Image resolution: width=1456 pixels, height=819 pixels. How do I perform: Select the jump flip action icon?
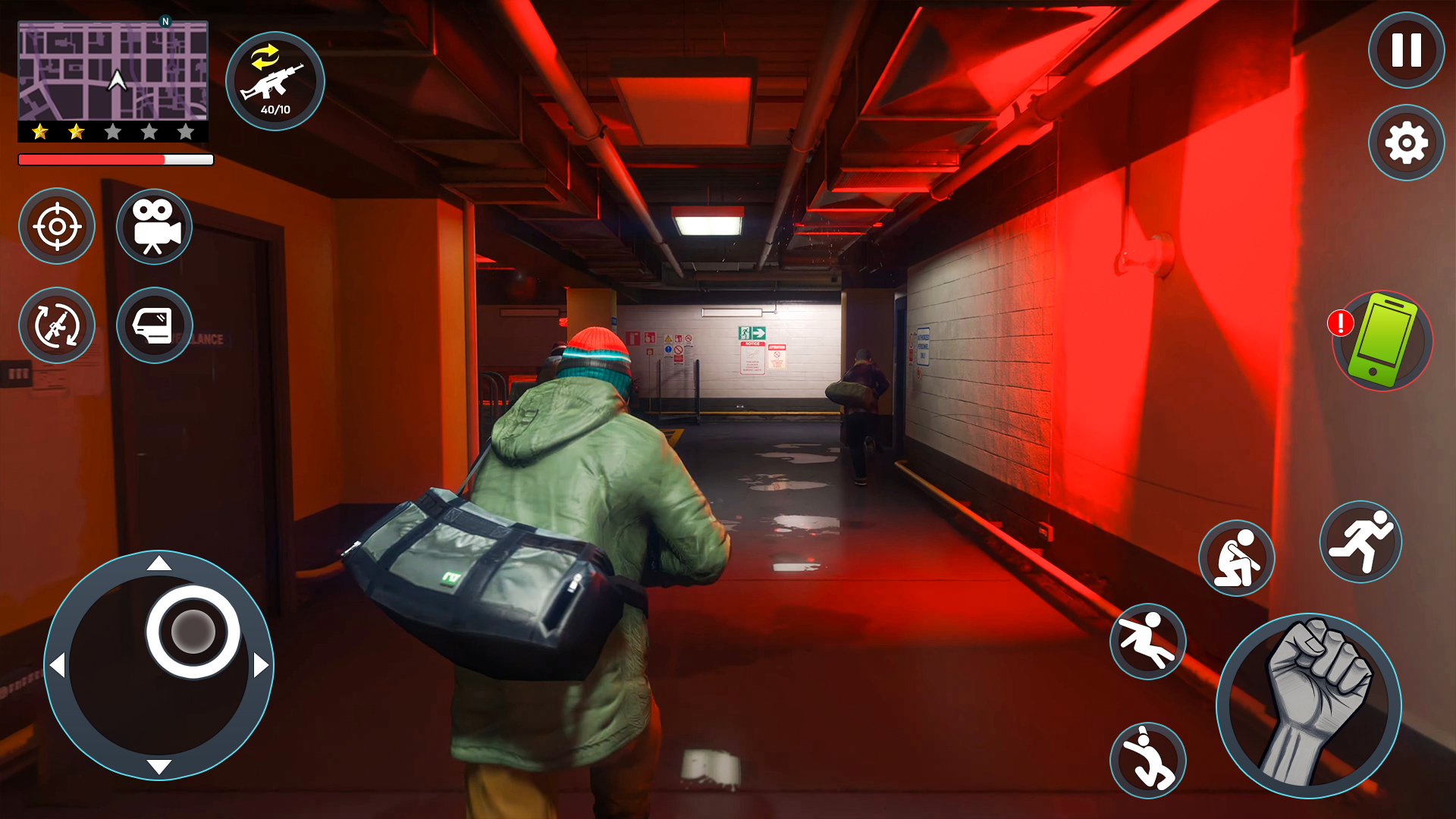click(x=1147, y=758)
